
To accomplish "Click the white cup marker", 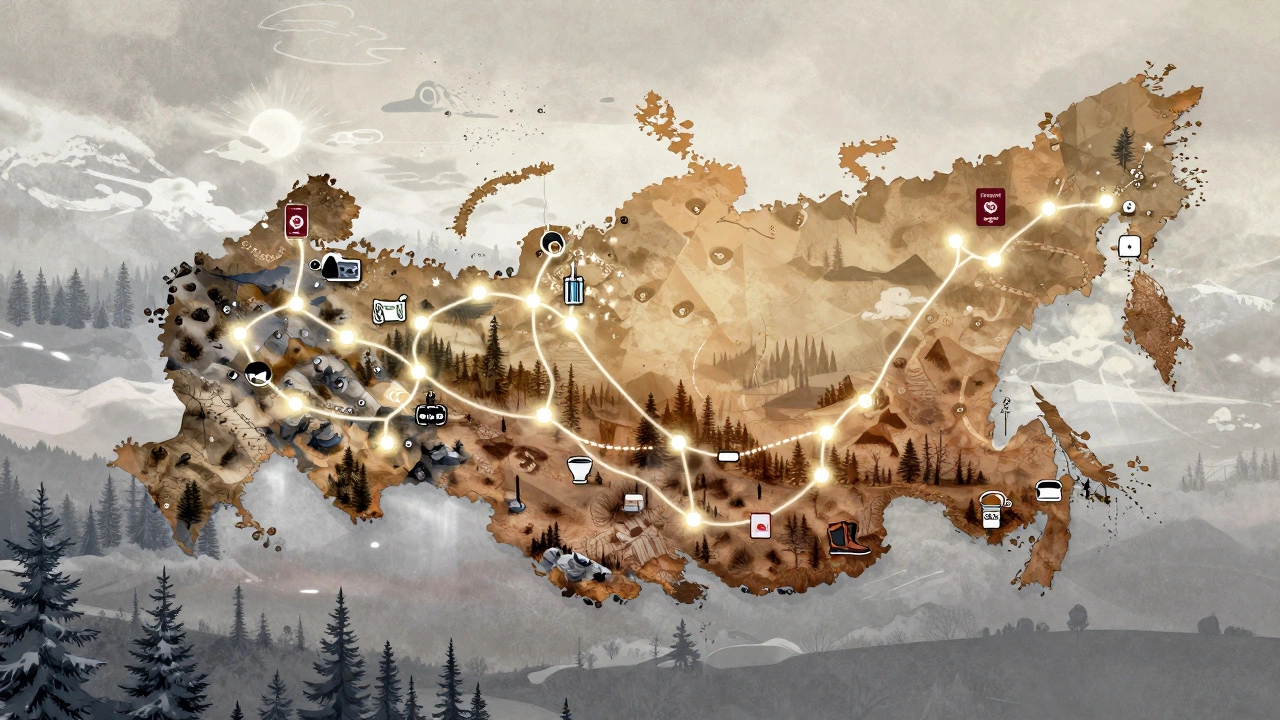I will coord(580,469).
